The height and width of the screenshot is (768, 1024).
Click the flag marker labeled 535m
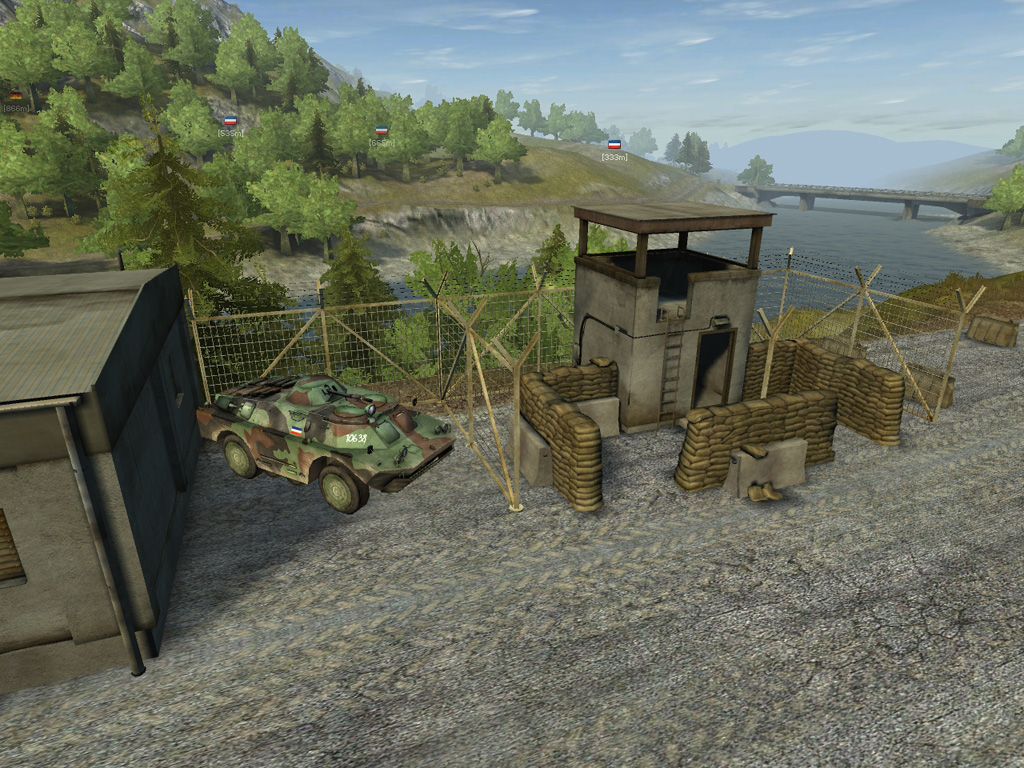click(230, 121)
